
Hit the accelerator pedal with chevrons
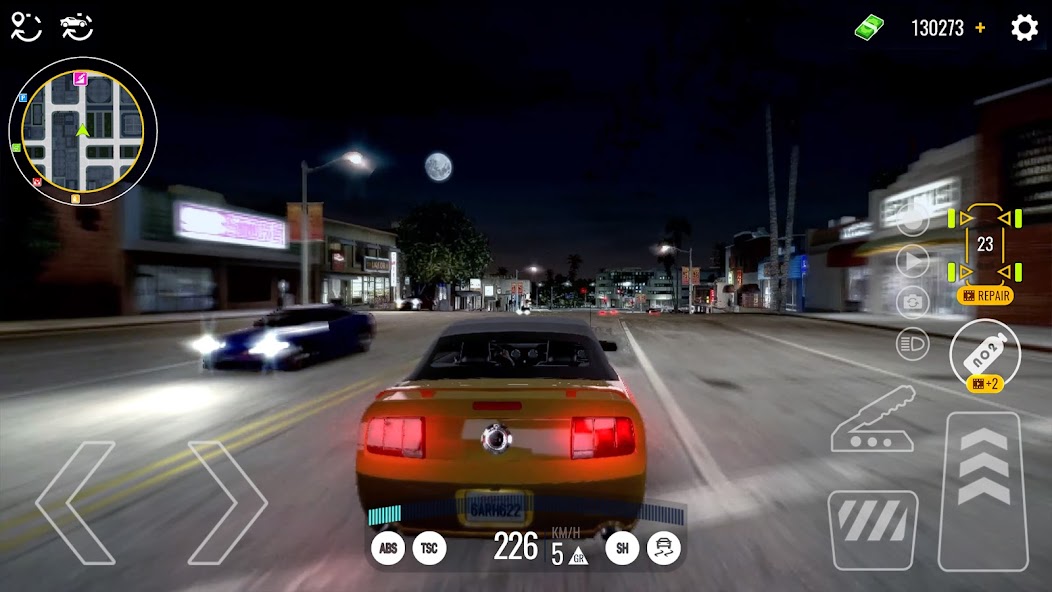coord(984,490)
